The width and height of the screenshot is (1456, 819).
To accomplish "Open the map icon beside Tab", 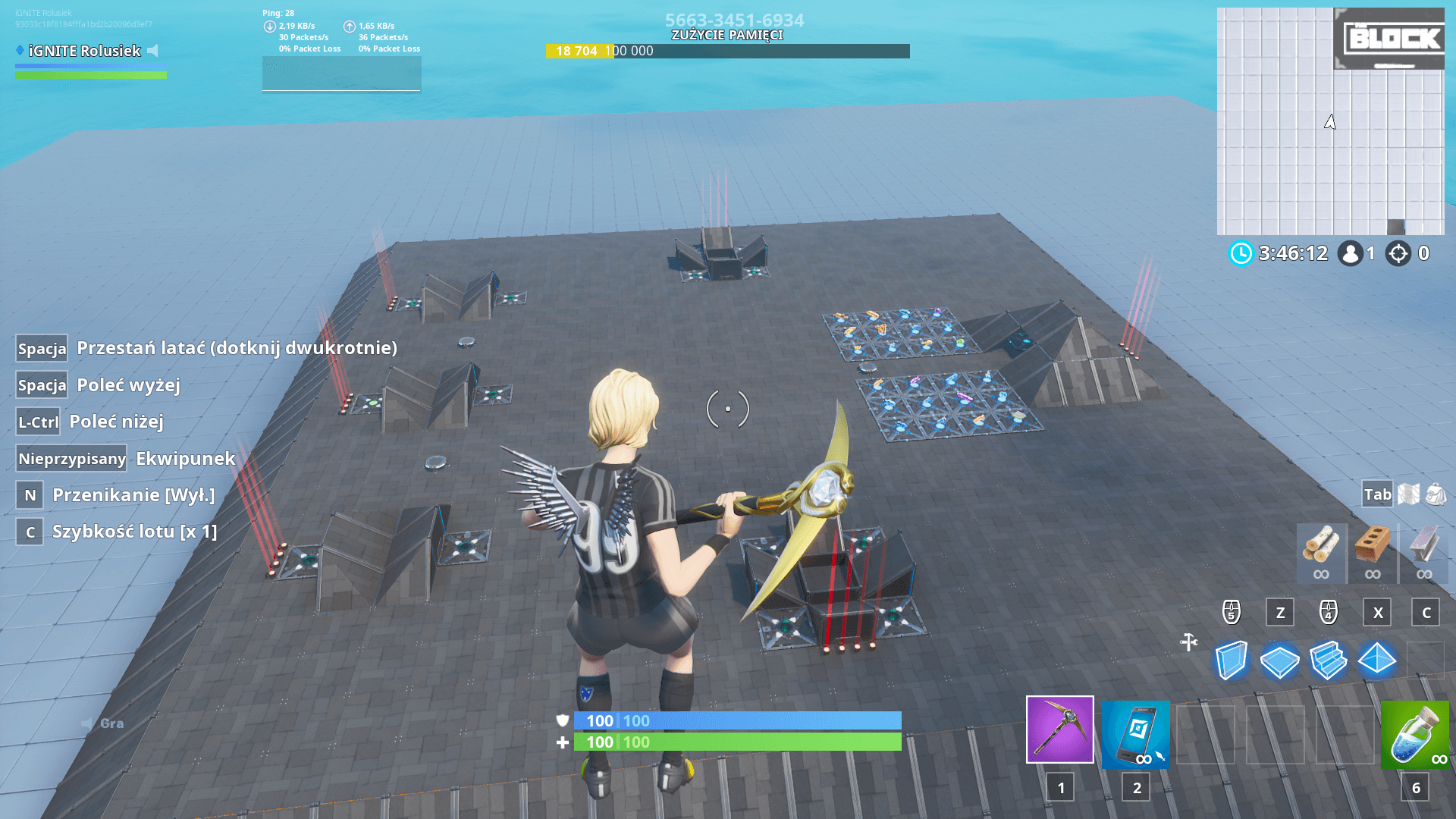I will [1408, 494].
